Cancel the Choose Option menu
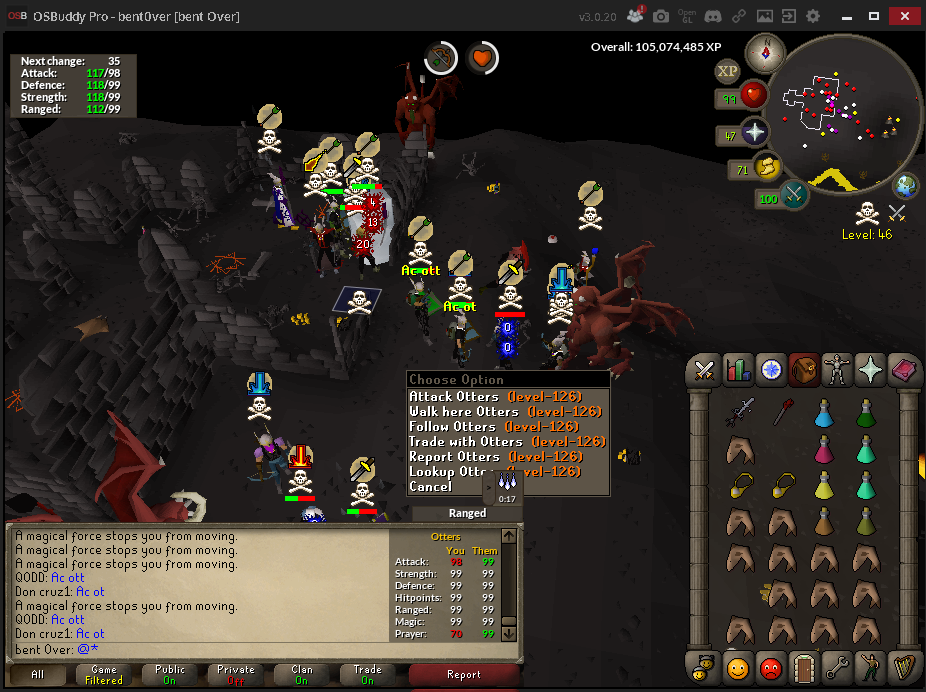This screenshot has width=926, height=692. click(x=431, y=487)
